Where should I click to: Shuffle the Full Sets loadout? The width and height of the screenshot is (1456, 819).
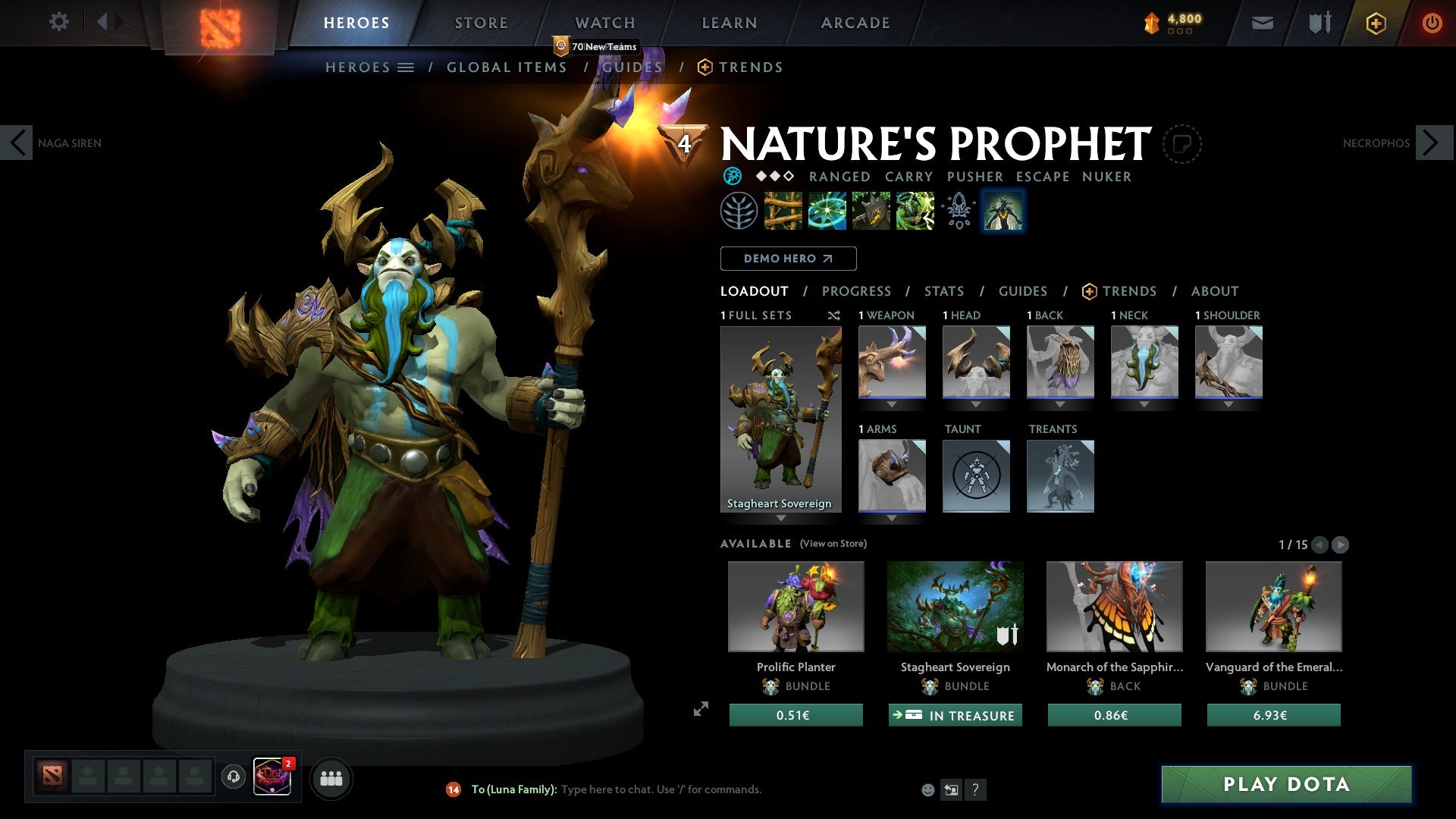834,315
